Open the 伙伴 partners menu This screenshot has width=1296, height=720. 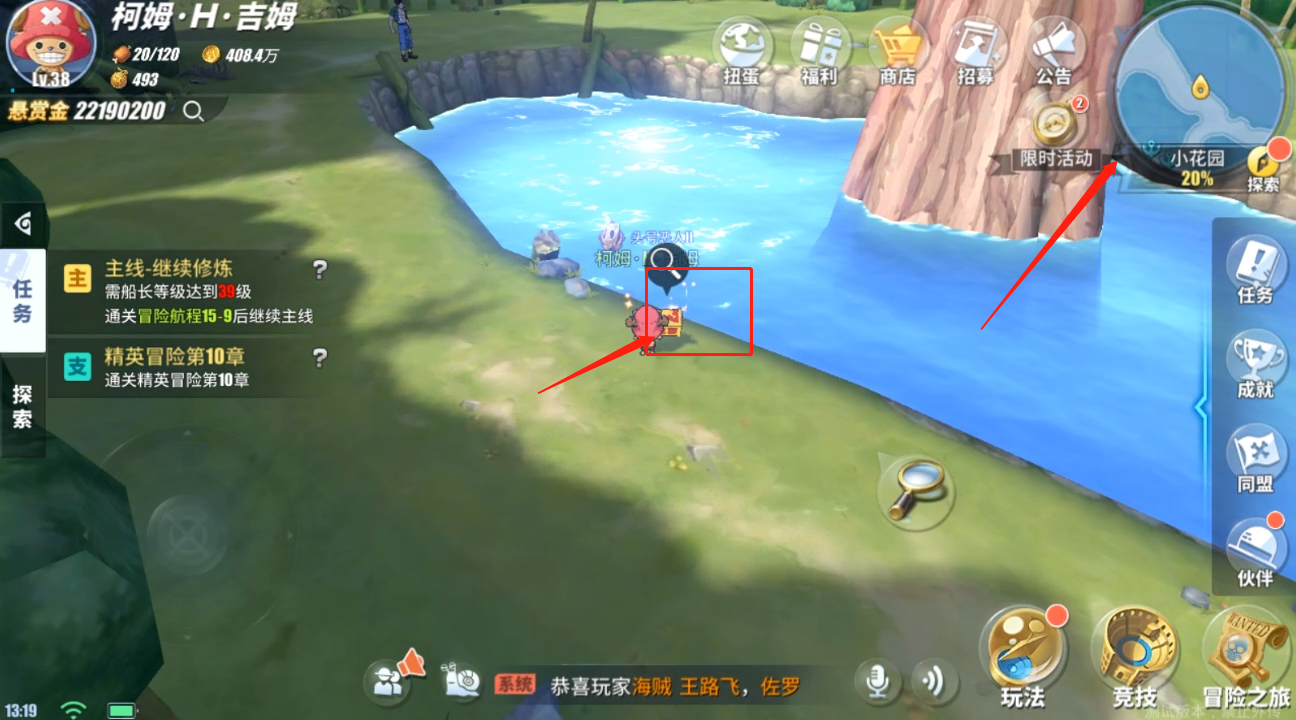(1255, 552)
